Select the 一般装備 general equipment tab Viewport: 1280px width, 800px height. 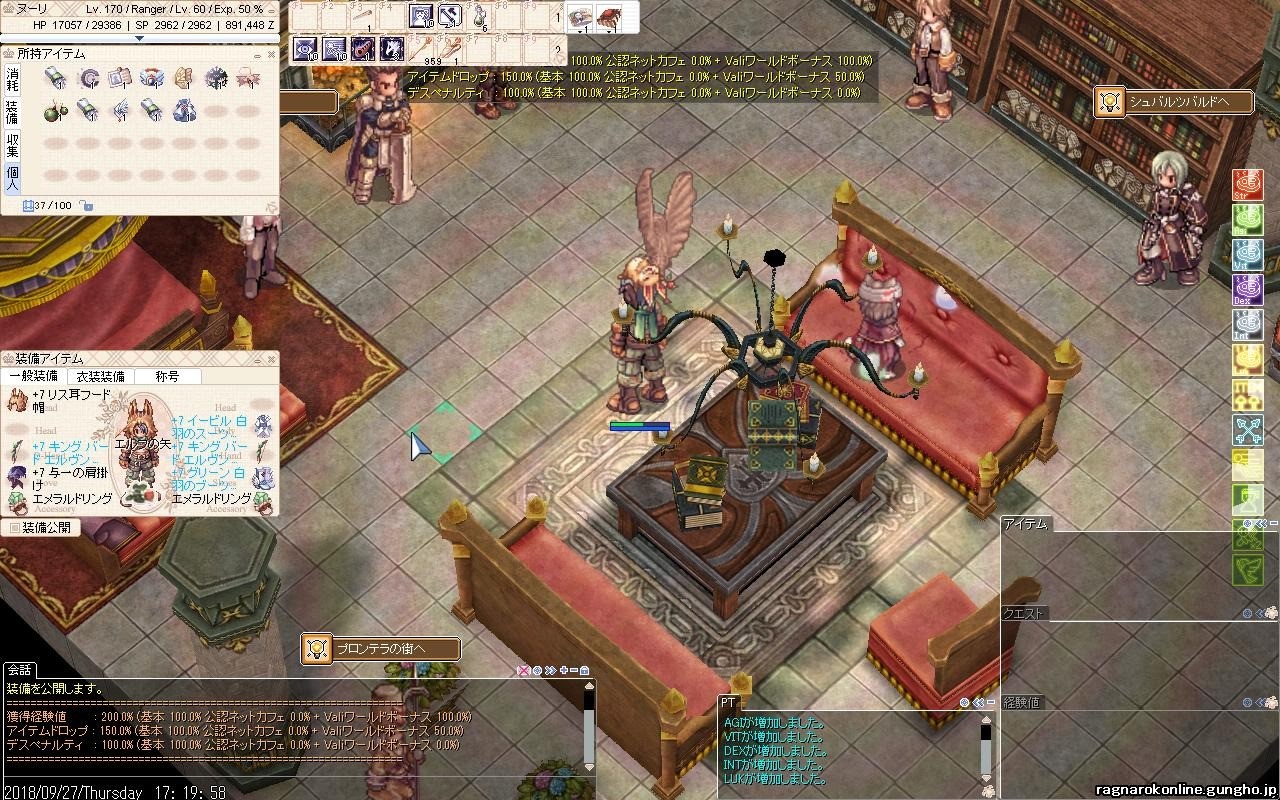(33, 377)
